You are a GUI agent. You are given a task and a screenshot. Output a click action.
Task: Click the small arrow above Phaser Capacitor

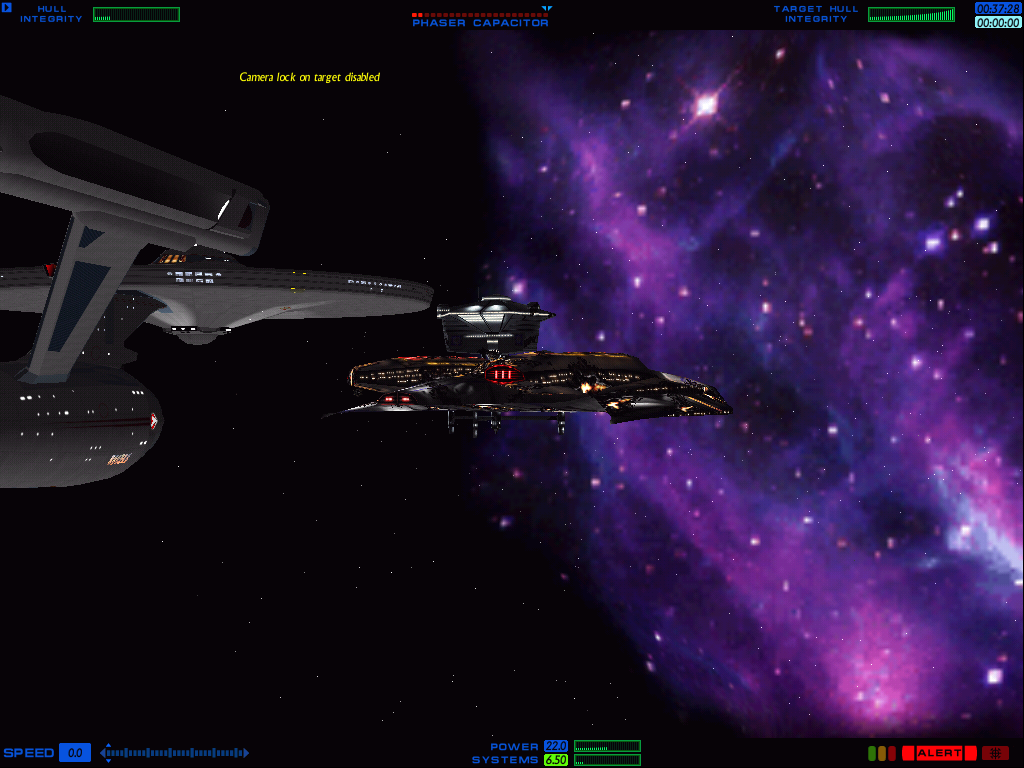click(547, 9)
